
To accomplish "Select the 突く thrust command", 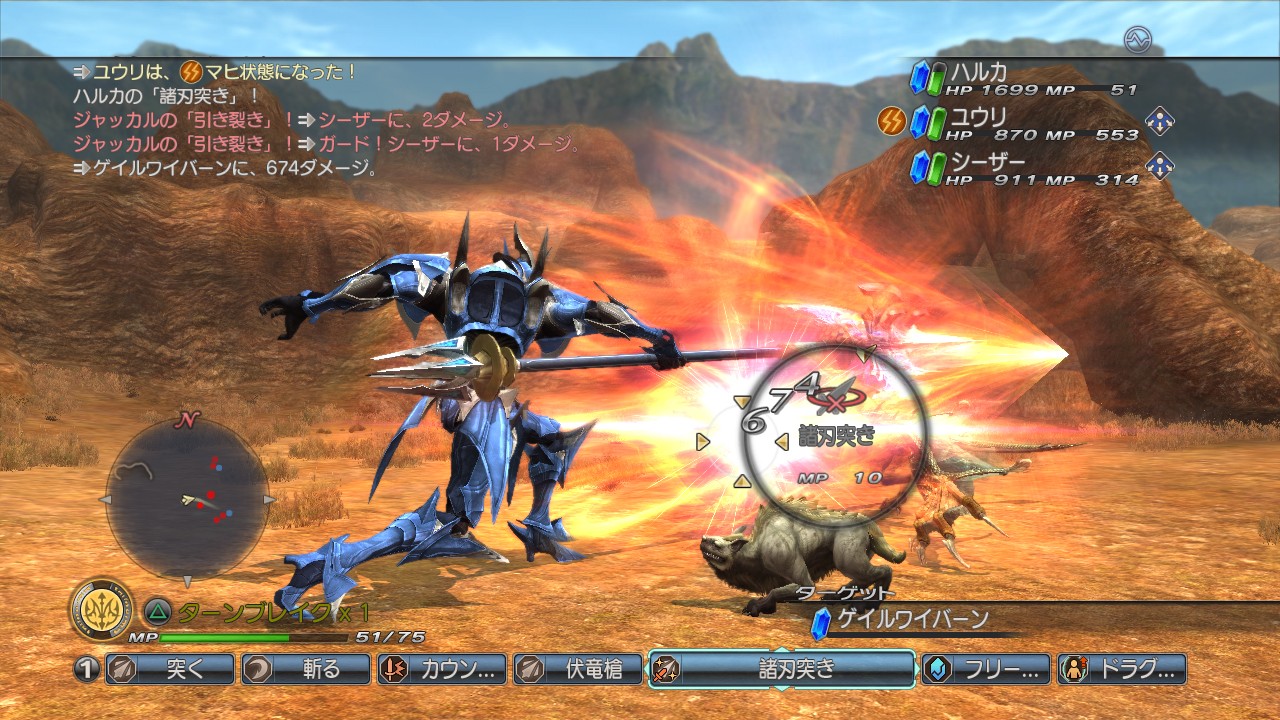I will tap(170, 669).
